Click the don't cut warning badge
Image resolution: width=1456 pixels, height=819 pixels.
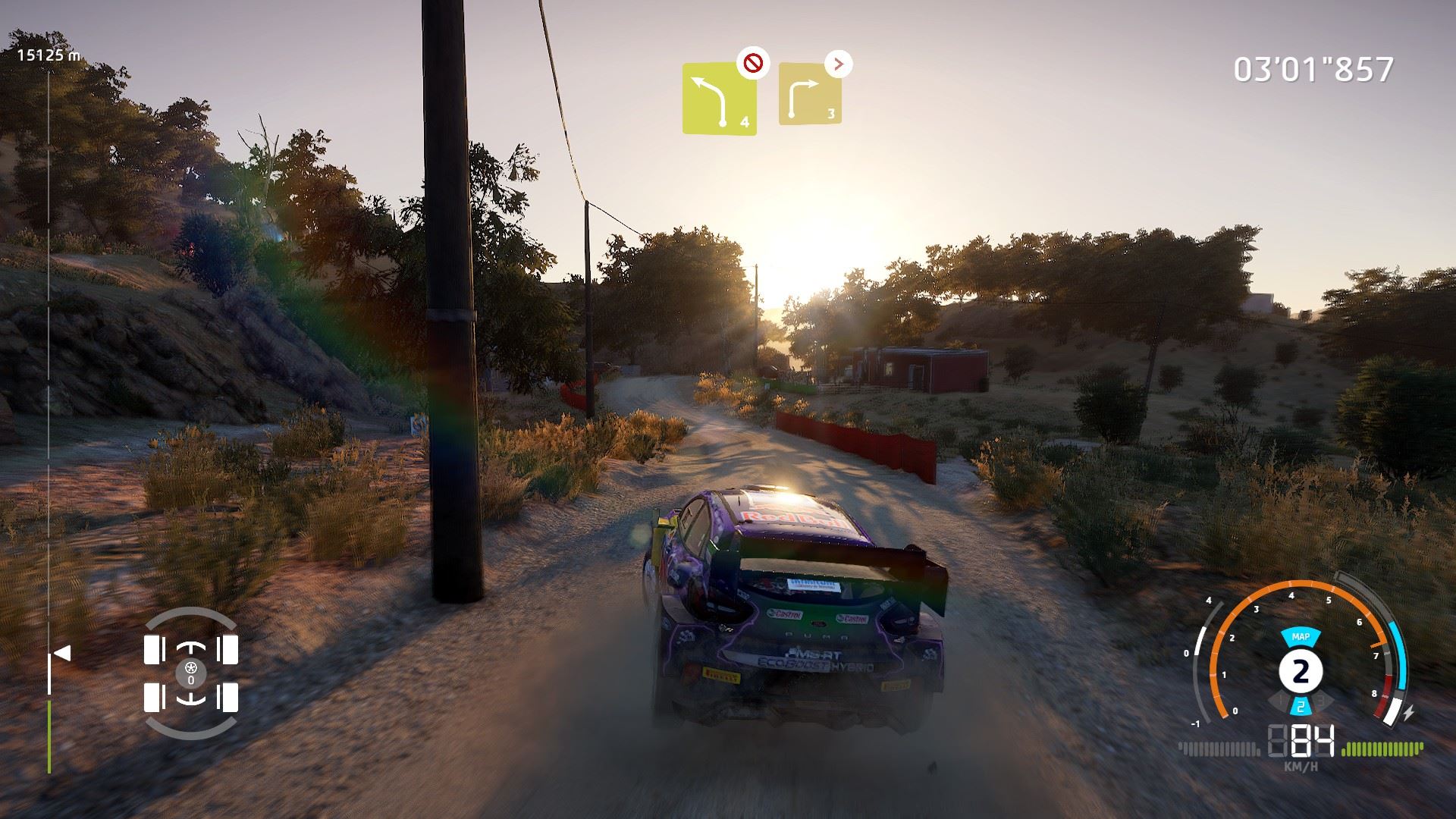752,64
